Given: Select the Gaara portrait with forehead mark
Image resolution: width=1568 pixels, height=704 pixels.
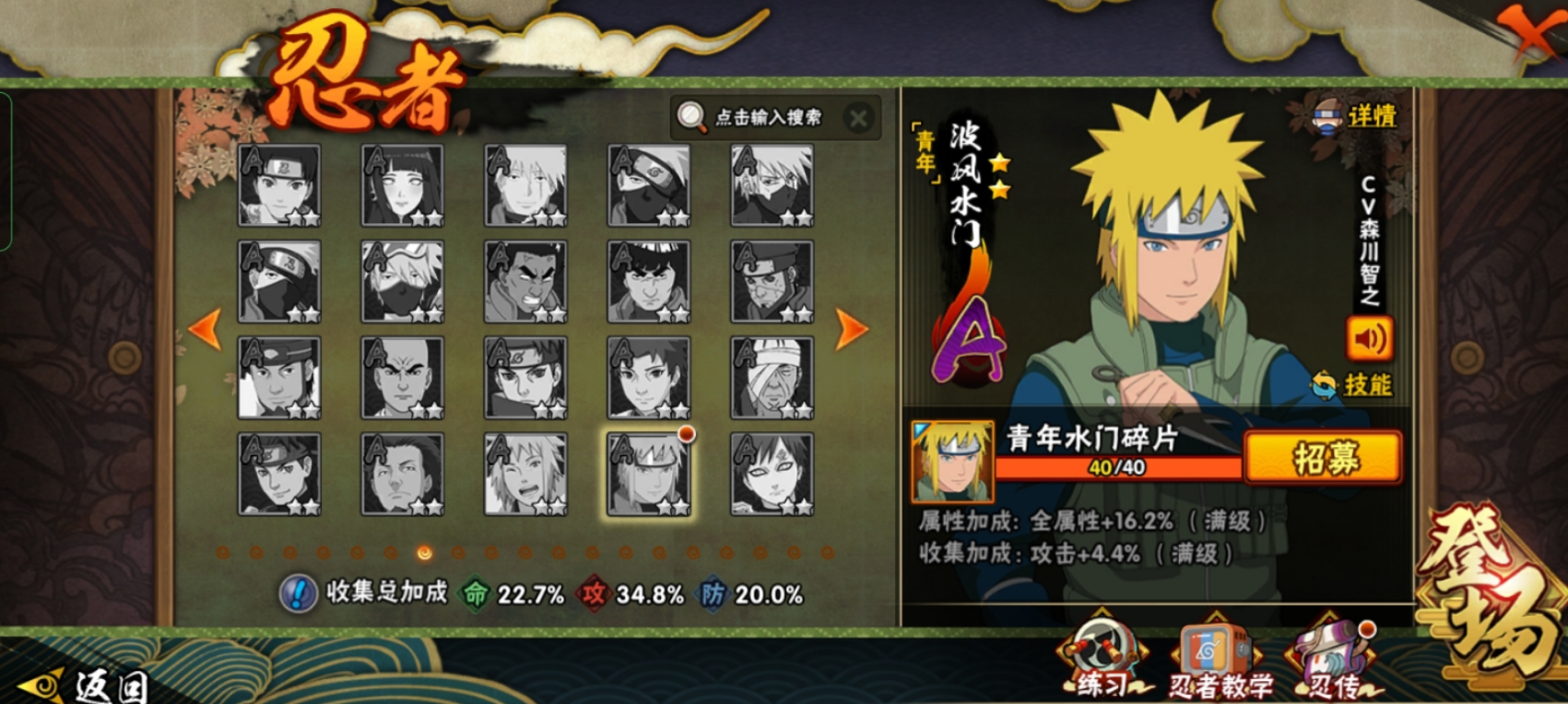Looking at the screenshot, I should click(772, 475).
